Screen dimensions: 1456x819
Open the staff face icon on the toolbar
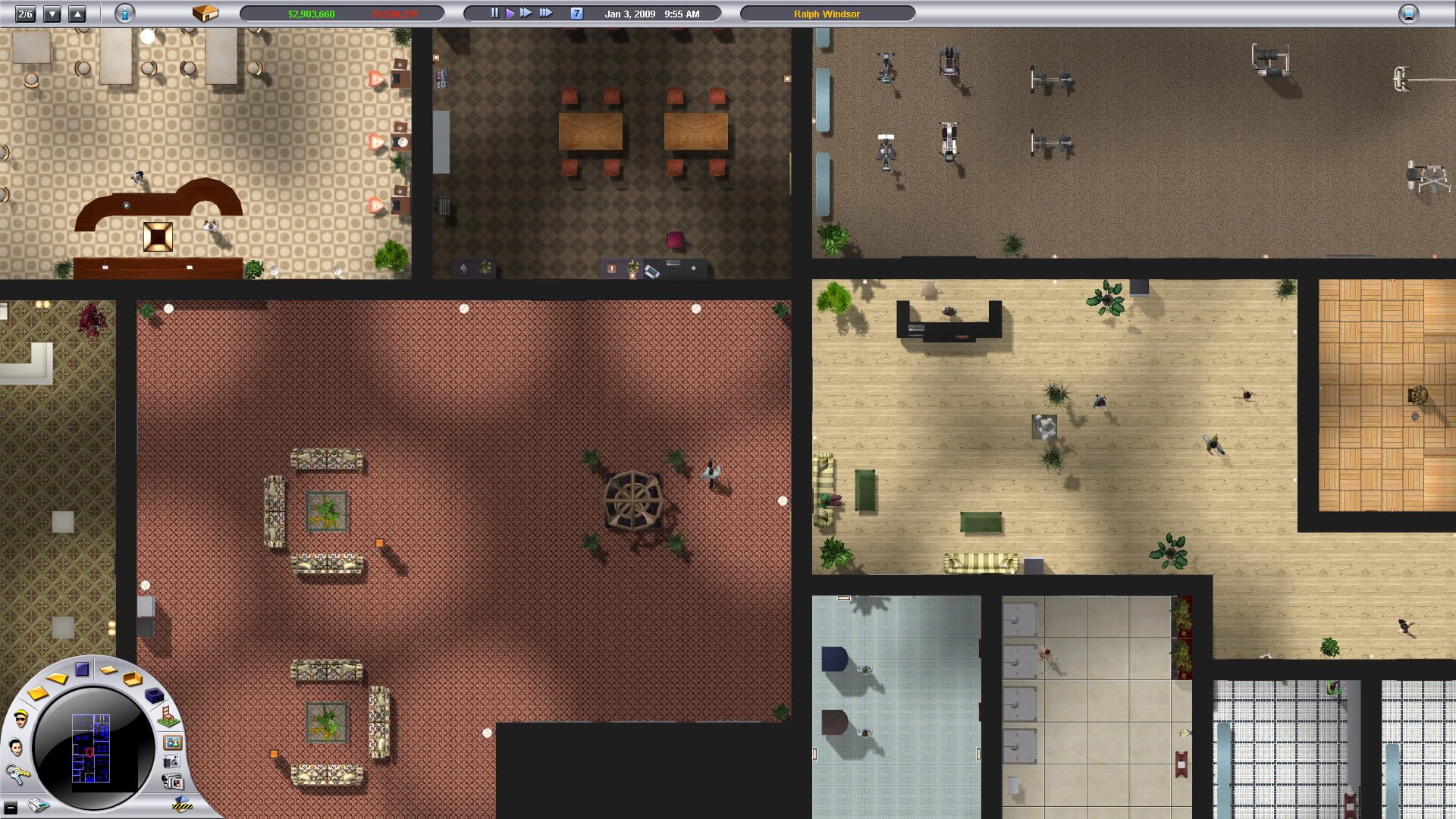pos(16,746)
